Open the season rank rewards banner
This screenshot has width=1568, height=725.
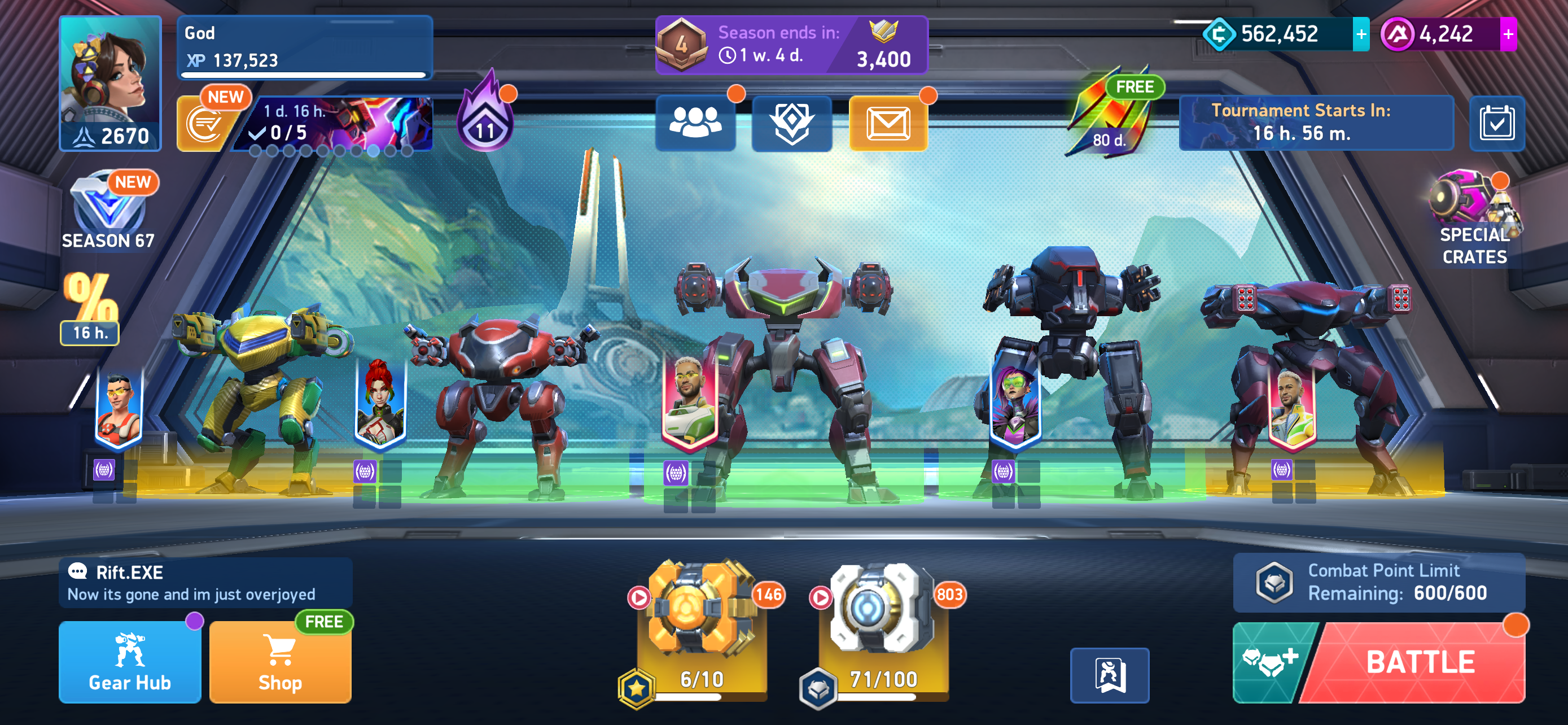coord(791,46)
